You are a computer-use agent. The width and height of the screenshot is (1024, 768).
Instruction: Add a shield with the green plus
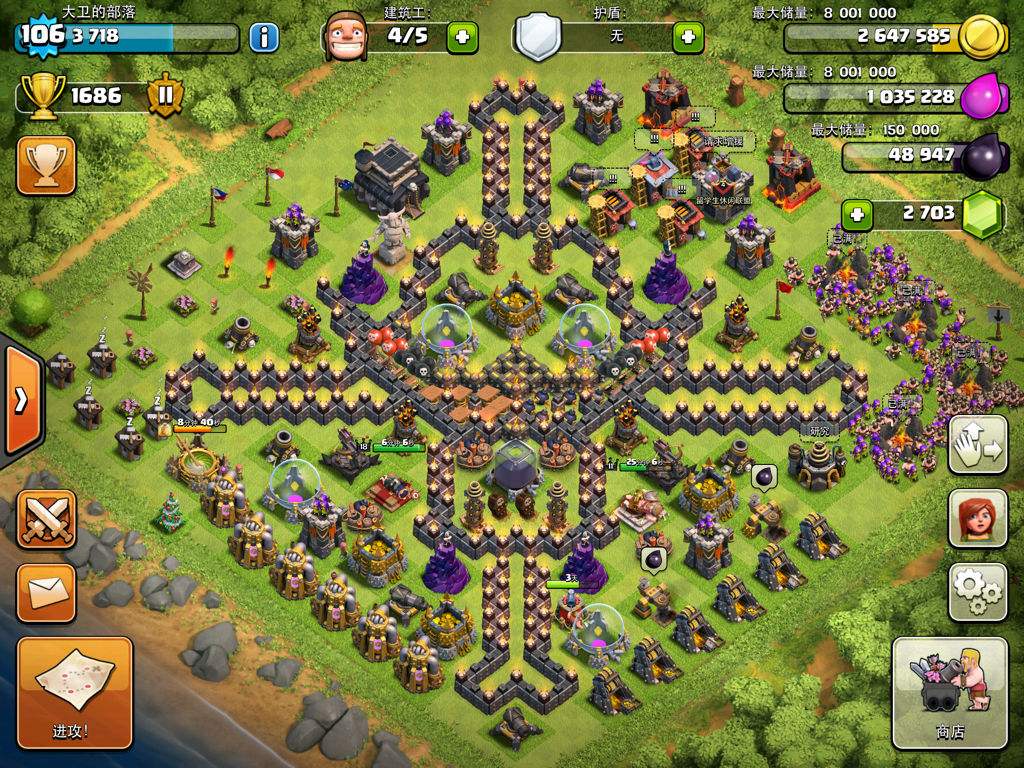point(688,38)
